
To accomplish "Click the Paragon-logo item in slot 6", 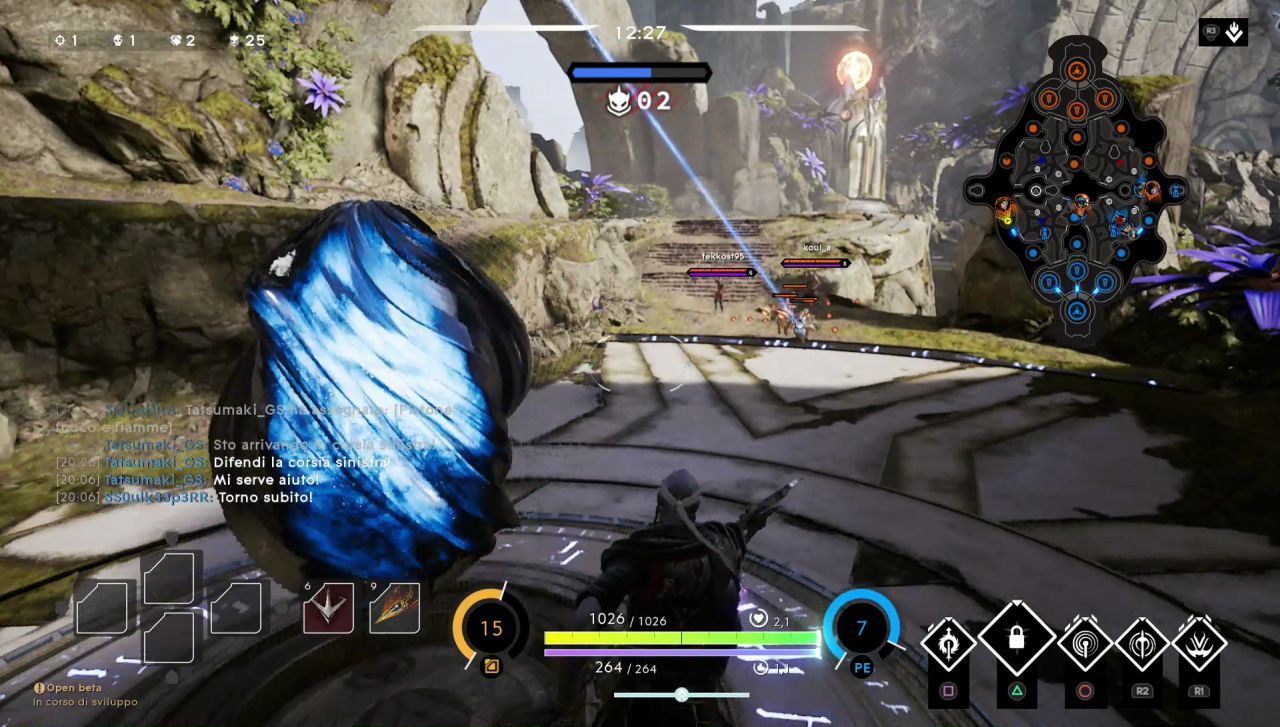I will (x=327, y=611).
